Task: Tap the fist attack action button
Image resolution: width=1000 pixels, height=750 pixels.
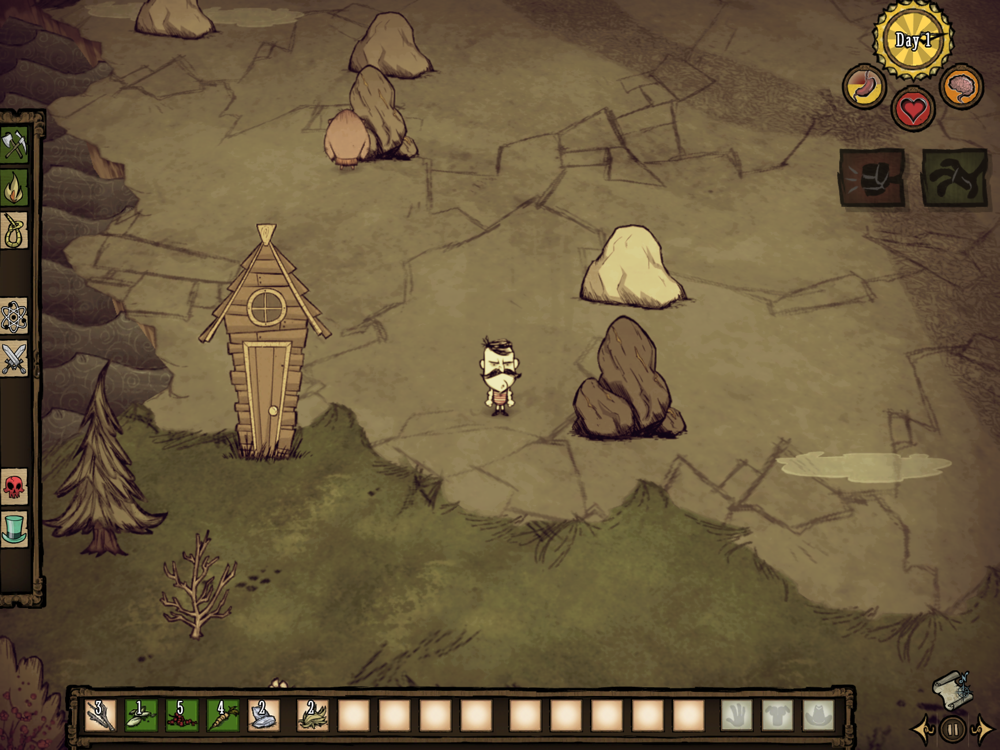Action: pos(872,178)
